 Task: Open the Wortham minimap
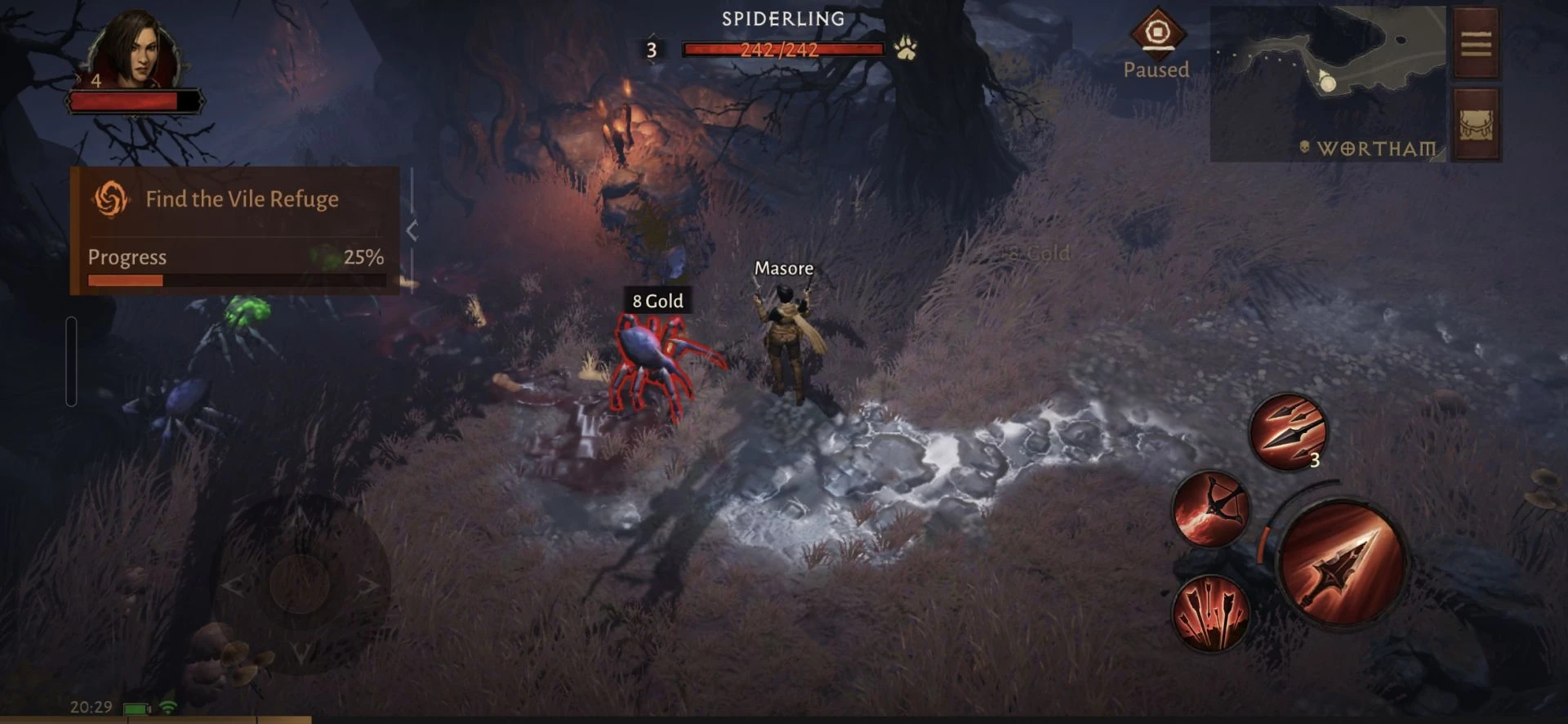coord(1328,82)
